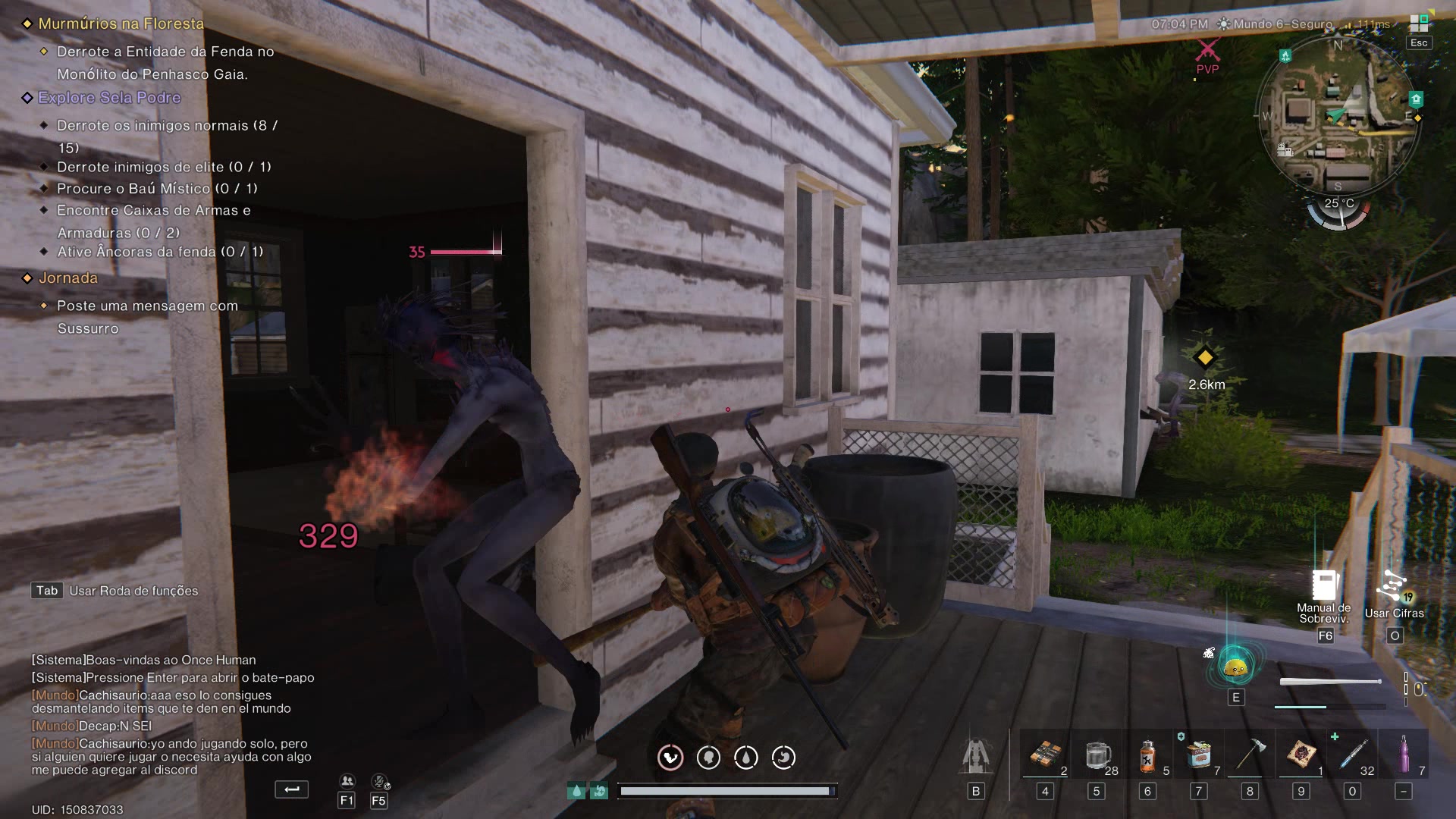Use the healing syringe hotbar slot

tap(1352, 755)
